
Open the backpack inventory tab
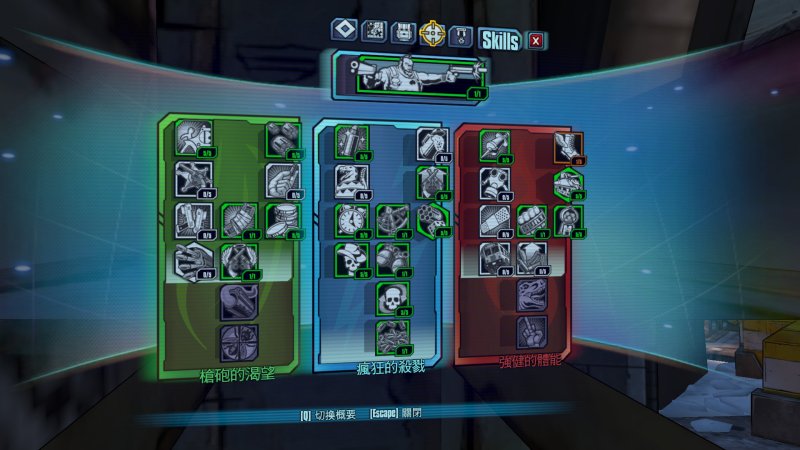pyautogui.click(x=403, y=33)
